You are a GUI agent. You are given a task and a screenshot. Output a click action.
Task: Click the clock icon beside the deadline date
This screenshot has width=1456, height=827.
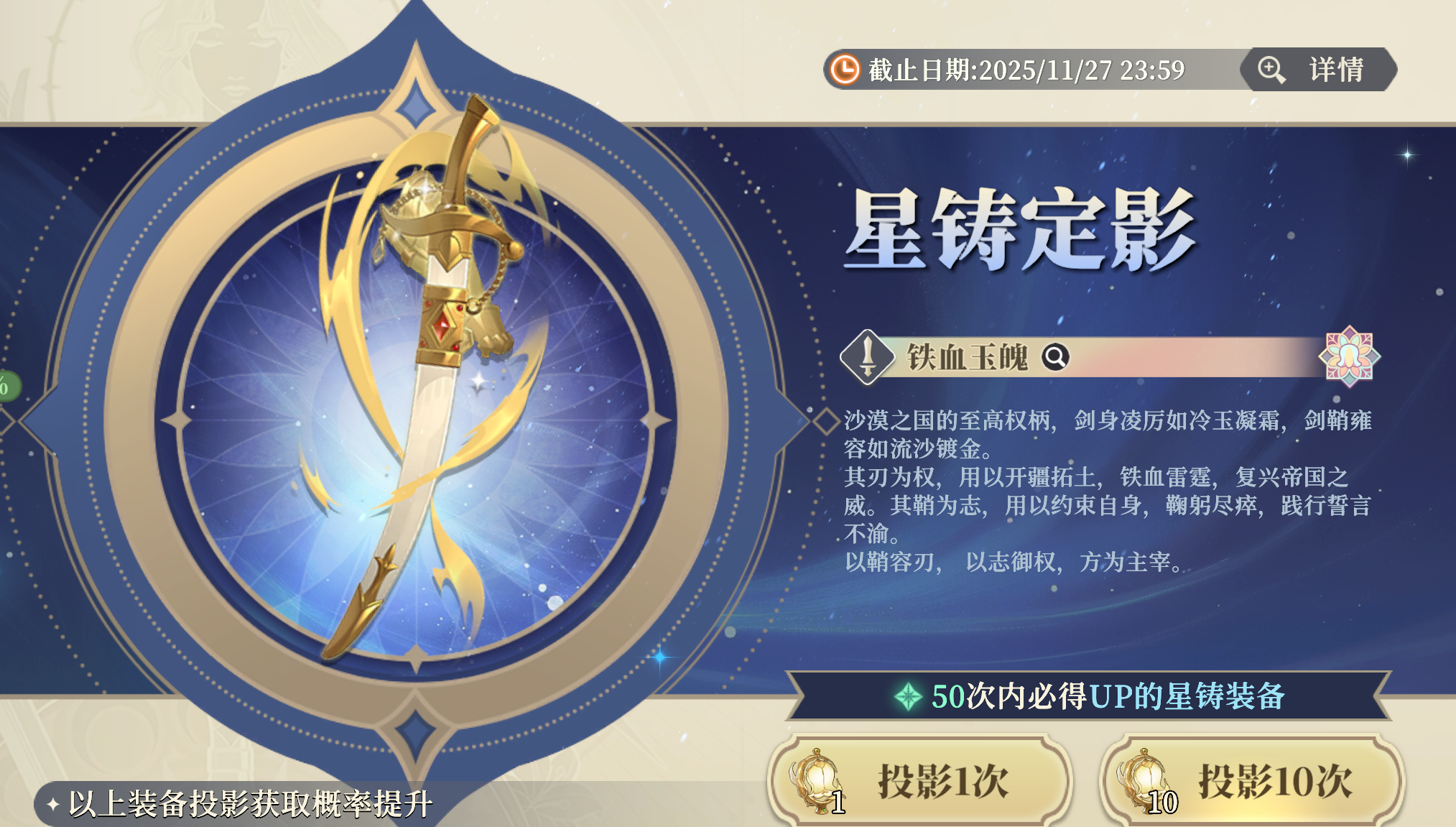tap(846, 69)
